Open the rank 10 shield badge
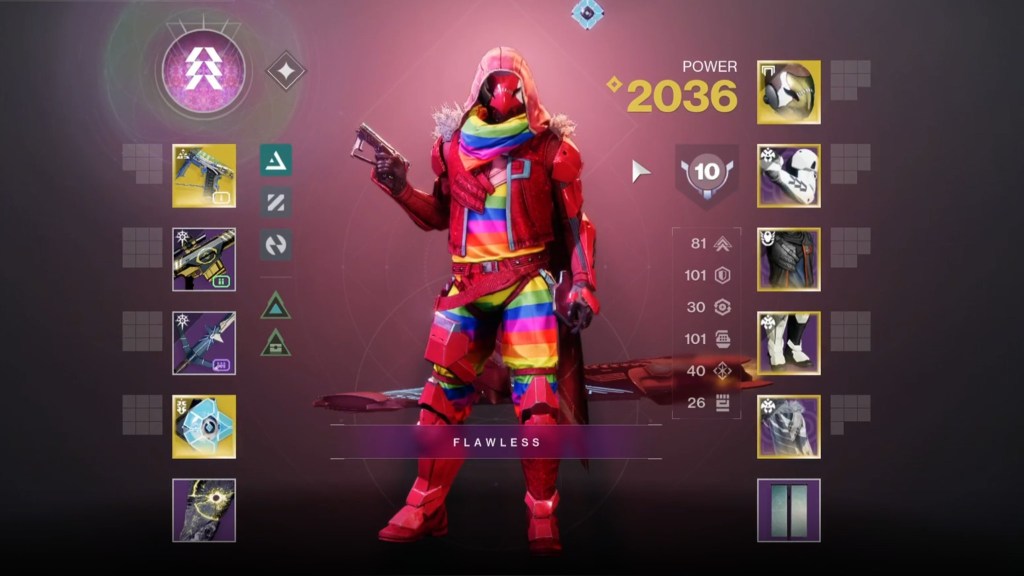Screen dimensions: 1024x576 tap(707, 173)
